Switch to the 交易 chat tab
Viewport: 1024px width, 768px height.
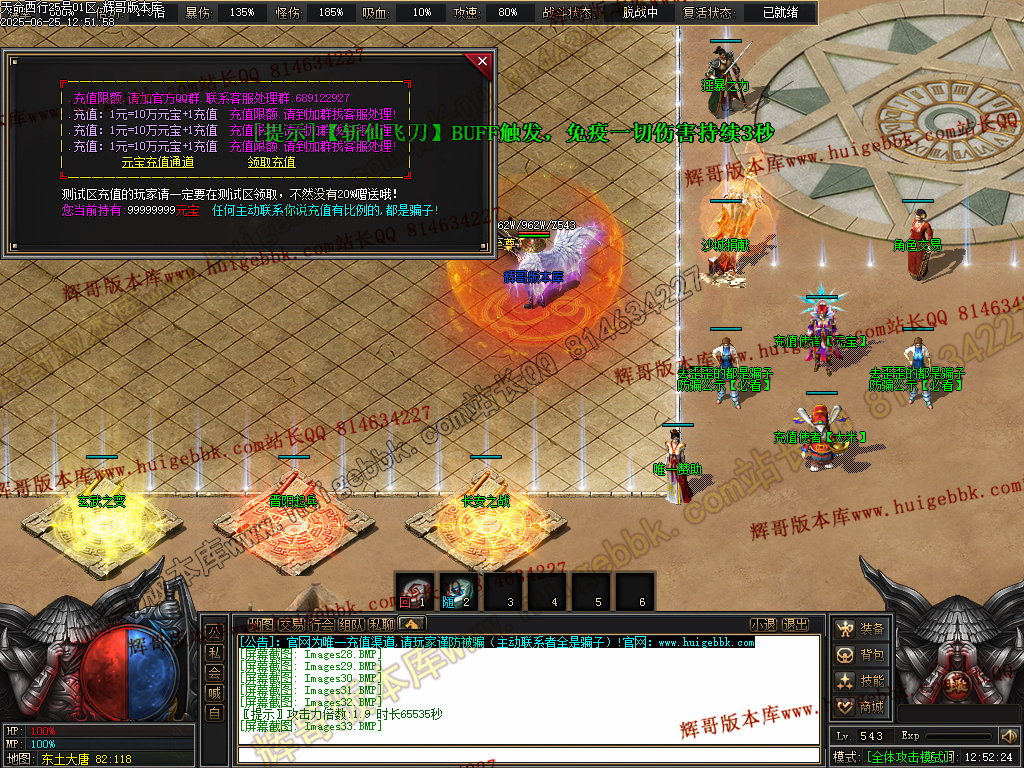pyautogui.click(x=291, y=625)
